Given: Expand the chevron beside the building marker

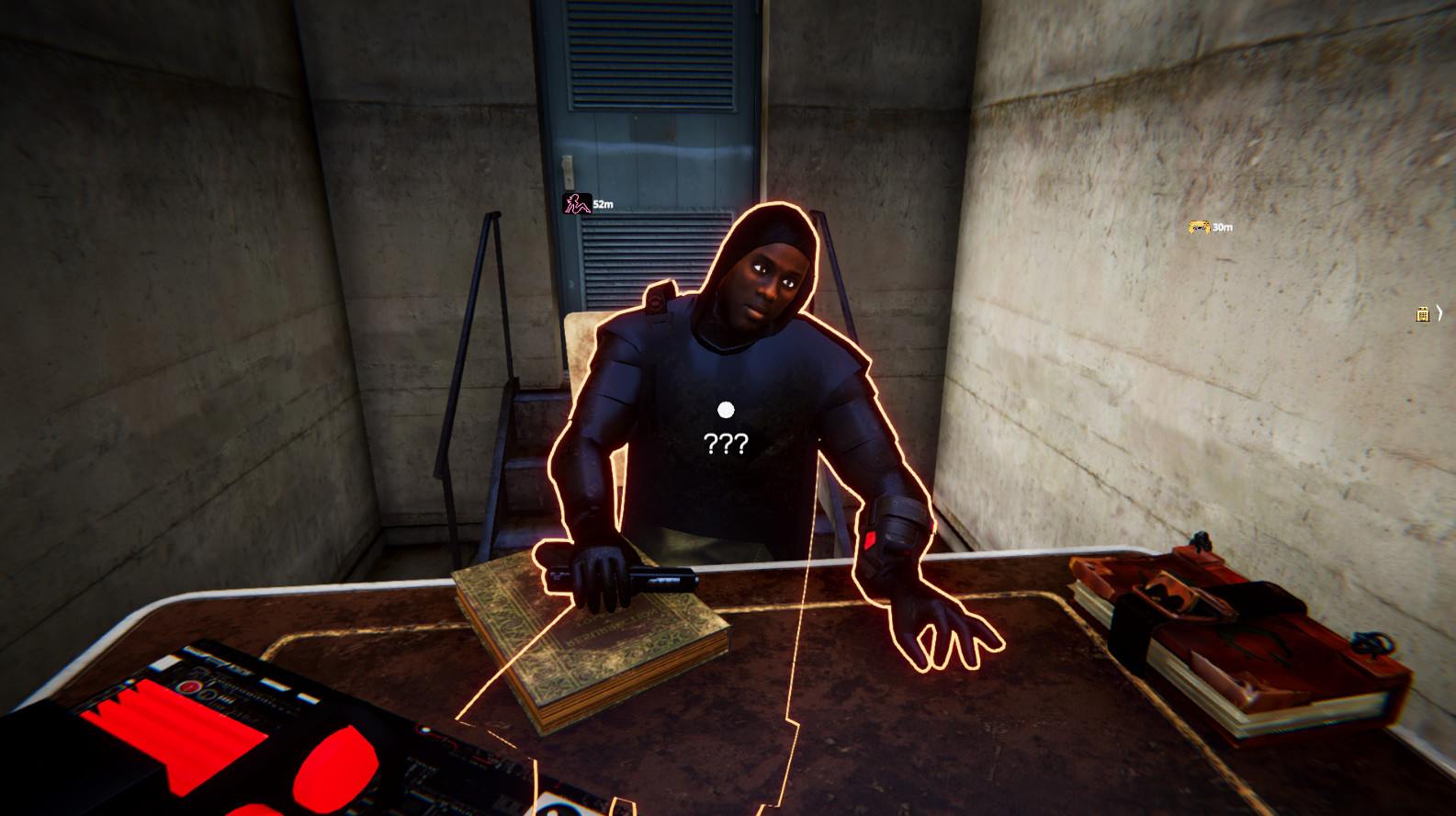Looking at the screenshot, I should tap(1439, 313).
